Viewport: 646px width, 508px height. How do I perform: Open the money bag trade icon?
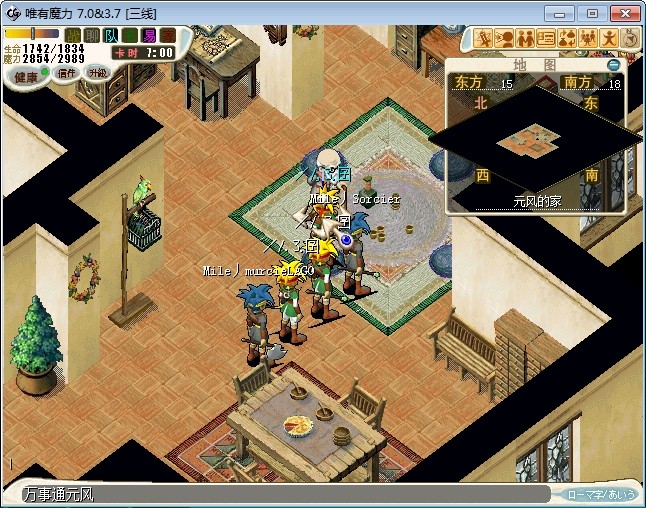(567, 39)
